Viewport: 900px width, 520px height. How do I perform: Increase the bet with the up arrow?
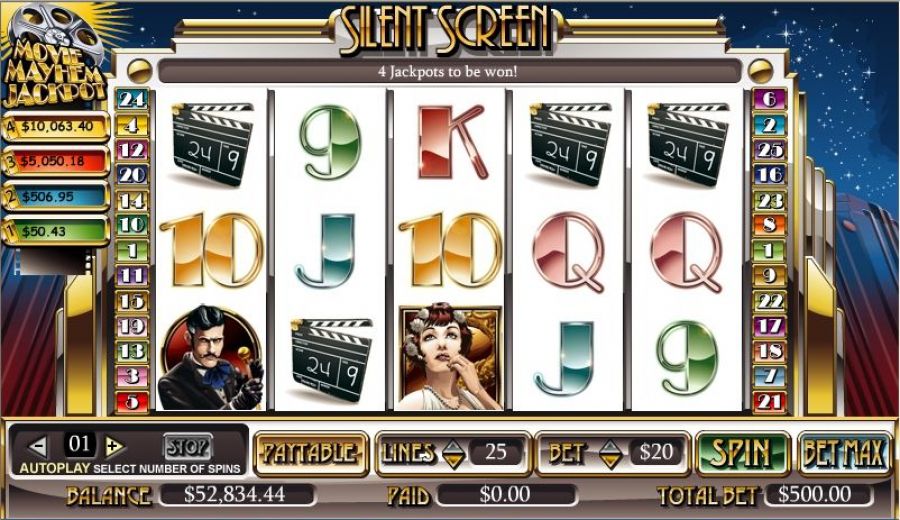tap(610, 445)
